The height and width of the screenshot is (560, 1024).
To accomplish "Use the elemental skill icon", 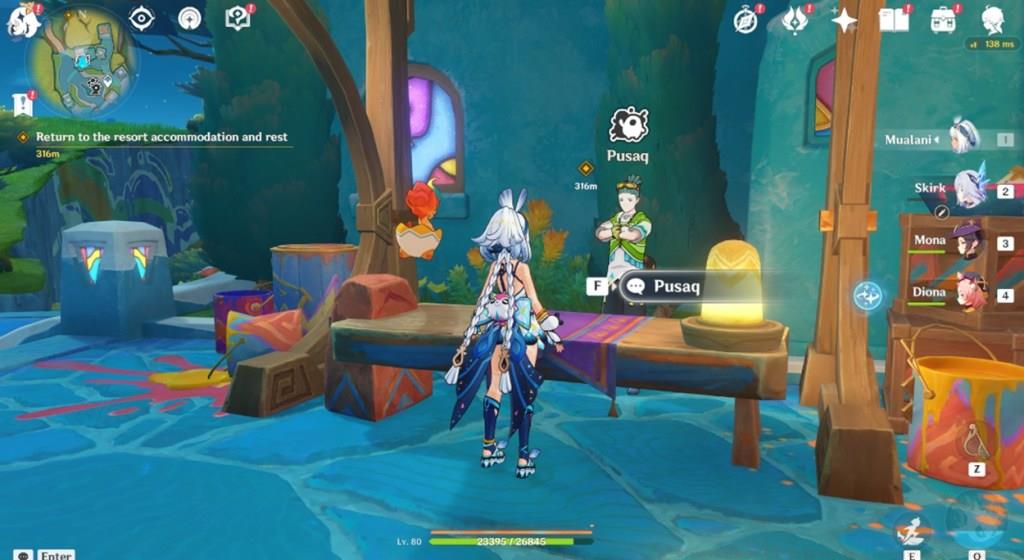I will tap(912, 531).
